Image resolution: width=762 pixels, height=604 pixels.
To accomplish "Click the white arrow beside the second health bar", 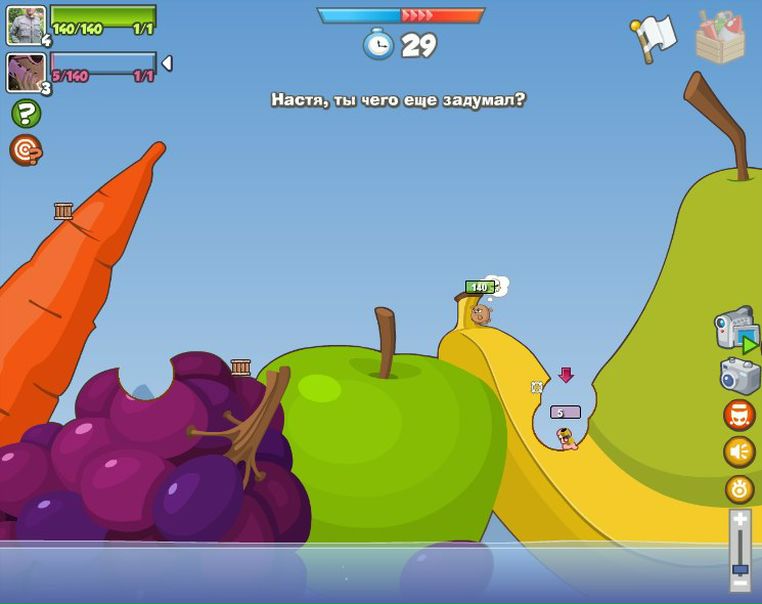I will point(167,63).
